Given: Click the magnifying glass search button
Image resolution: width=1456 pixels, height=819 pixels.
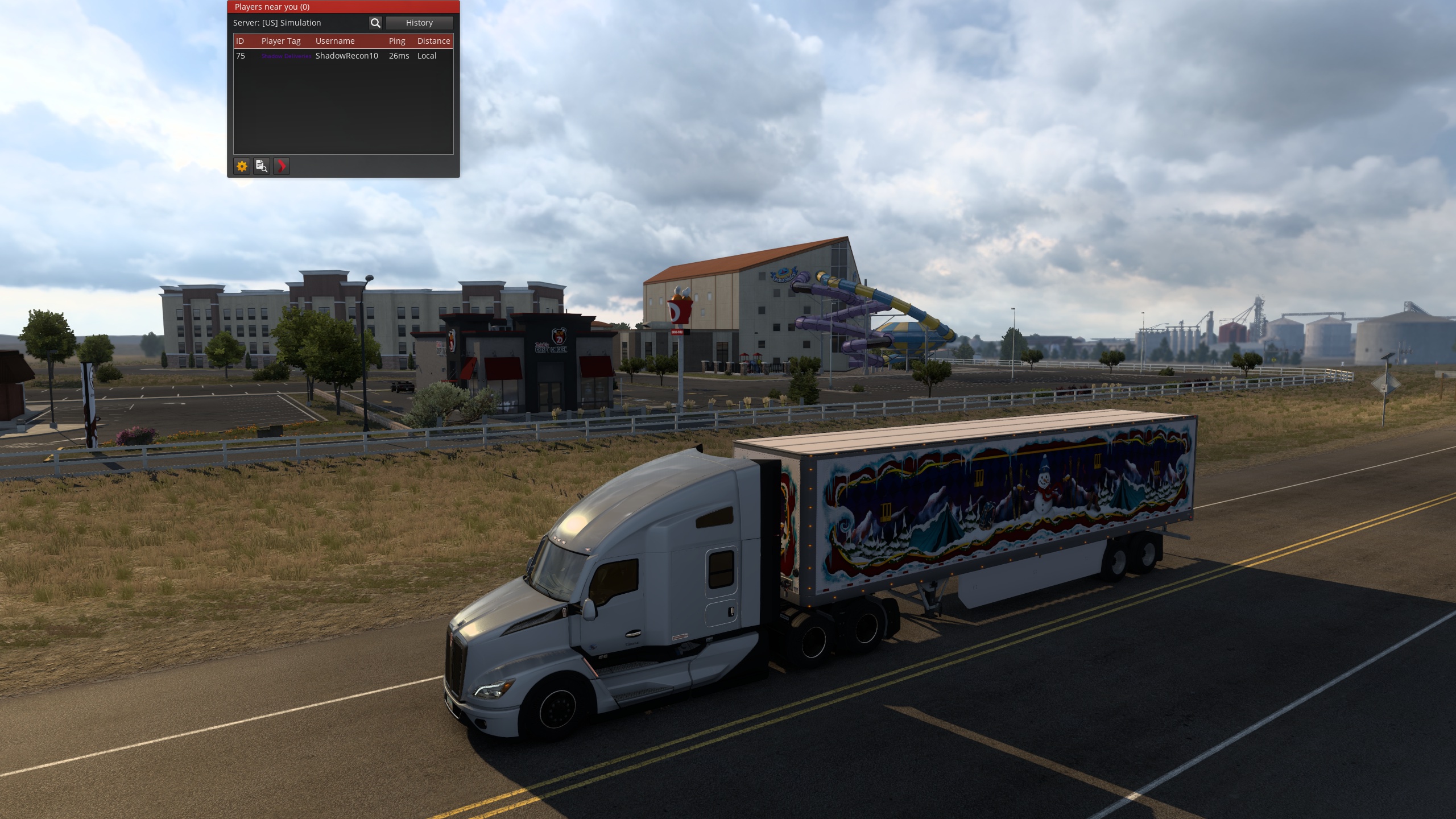Looking at the screenshot, I should [x=375, y=23].
